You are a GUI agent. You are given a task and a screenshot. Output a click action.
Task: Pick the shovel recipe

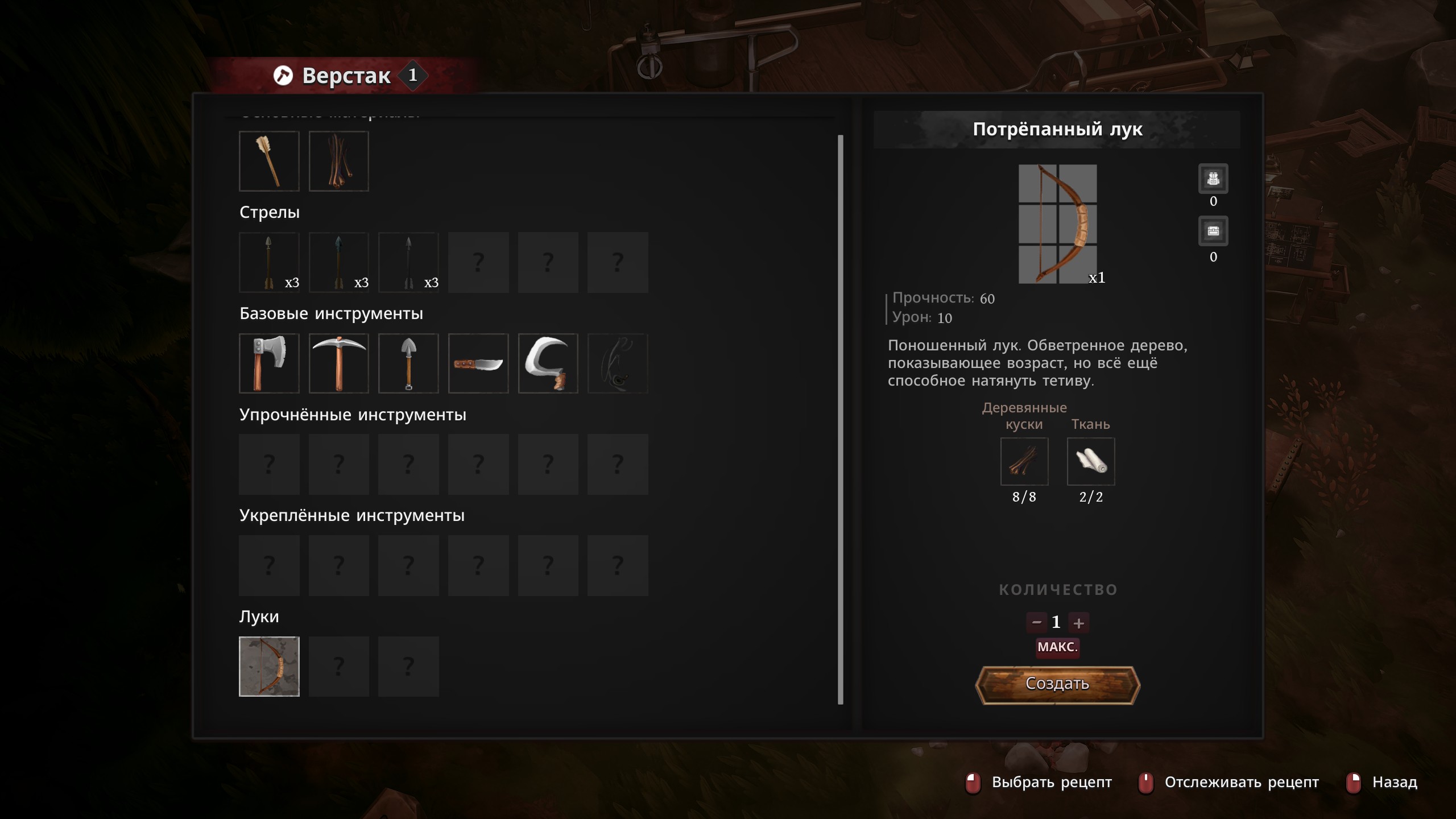pos(408,363)
